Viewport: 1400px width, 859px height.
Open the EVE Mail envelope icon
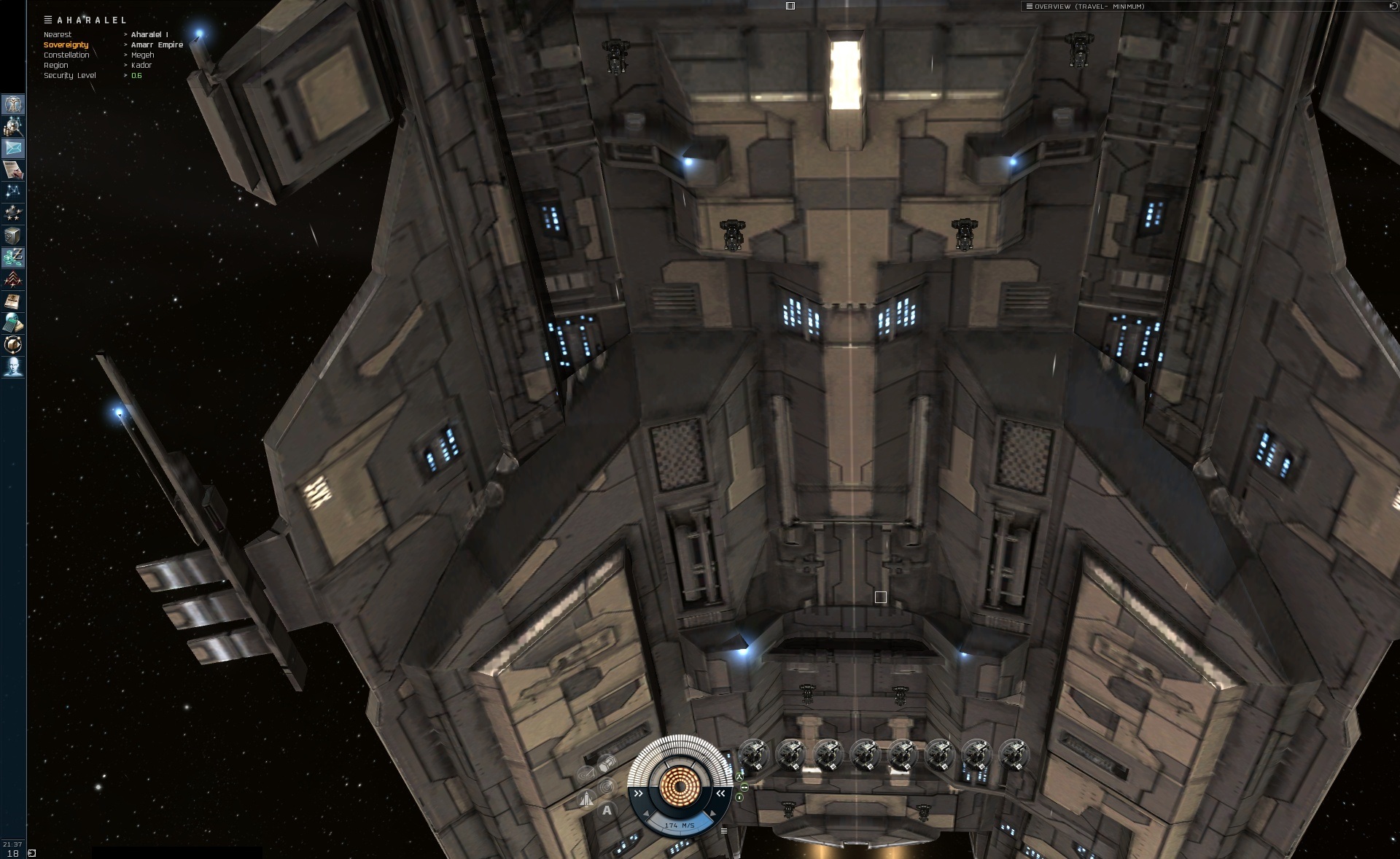[x=13, y=148]
